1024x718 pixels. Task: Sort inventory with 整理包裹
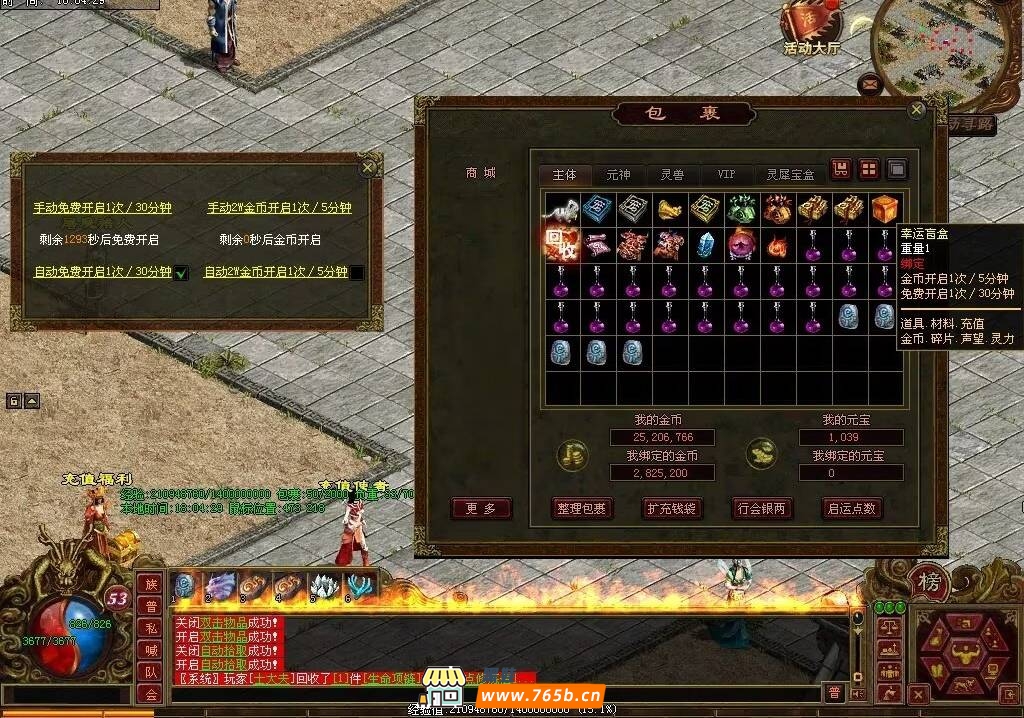click(581, 508)
